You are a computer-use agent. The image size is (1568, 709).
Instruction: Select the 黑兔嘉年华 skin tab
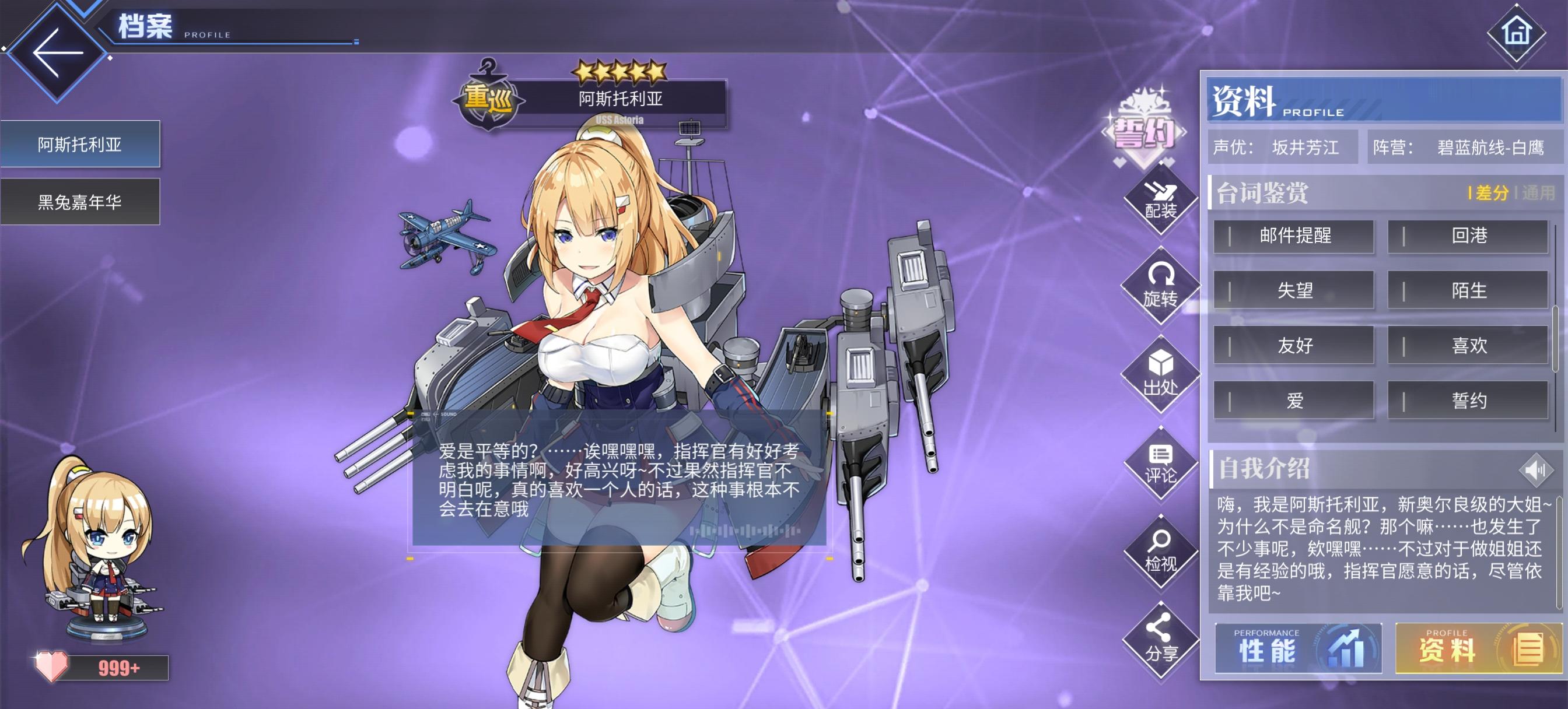point(81,201)
